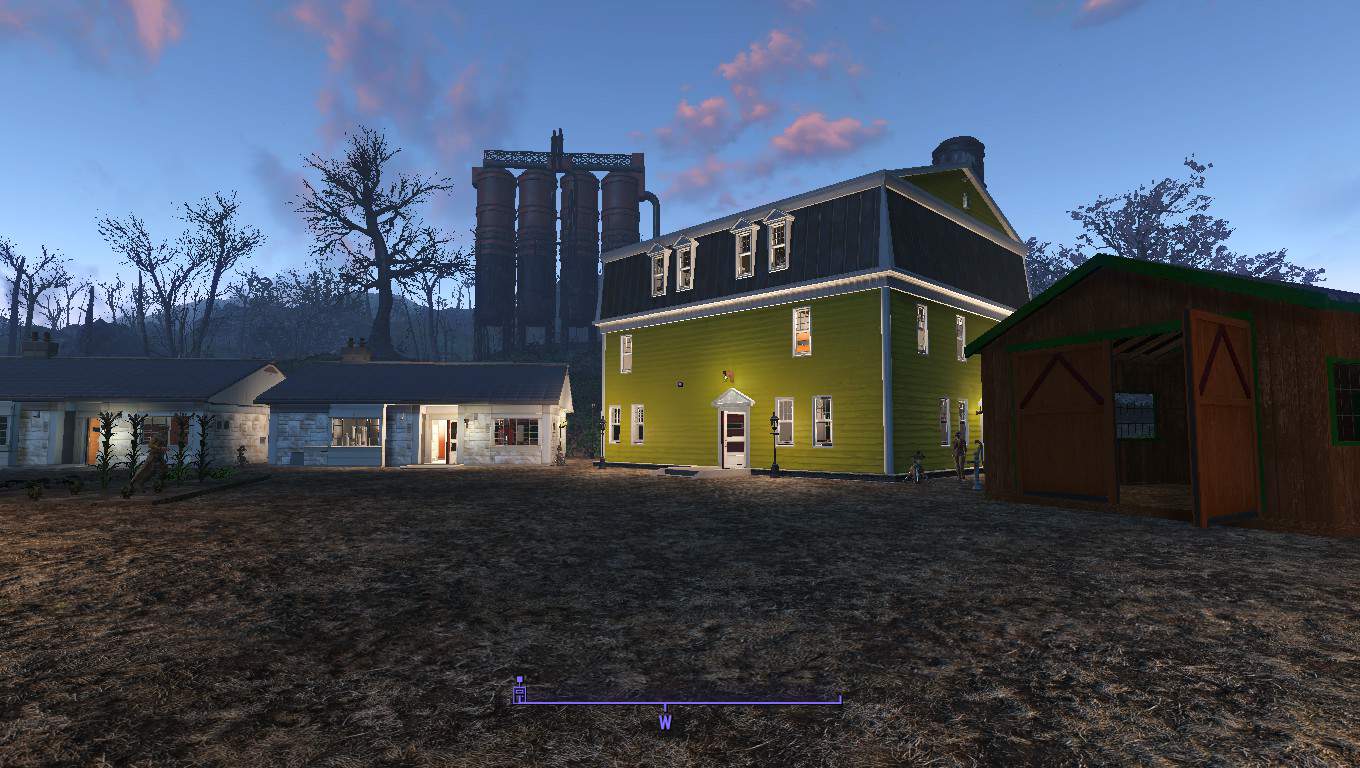Click the location marker icon on the compass
The width and height of the screenshot is (1360, 768).
click(x=519, y=691)
